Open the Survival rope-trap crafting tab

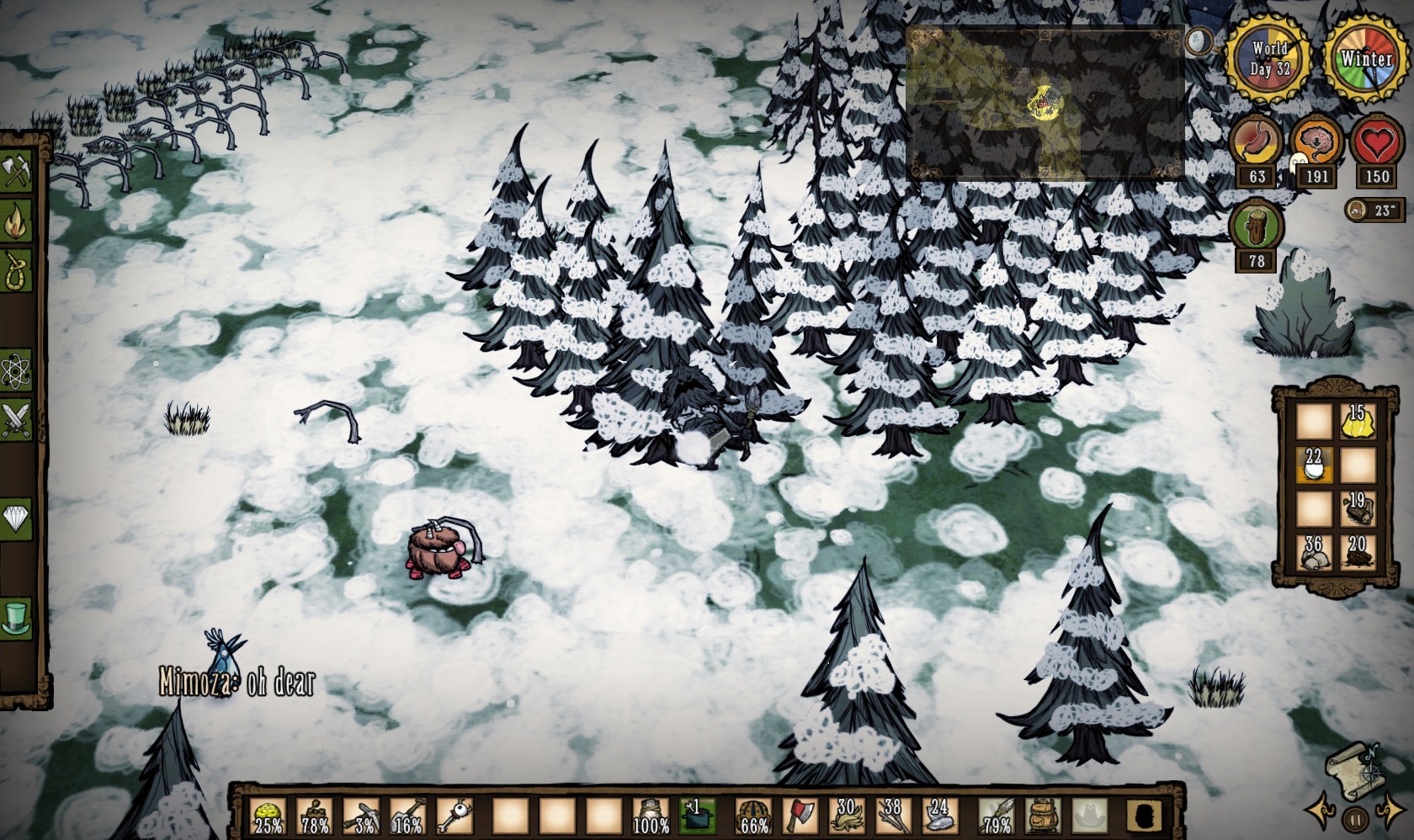point(15,271)
